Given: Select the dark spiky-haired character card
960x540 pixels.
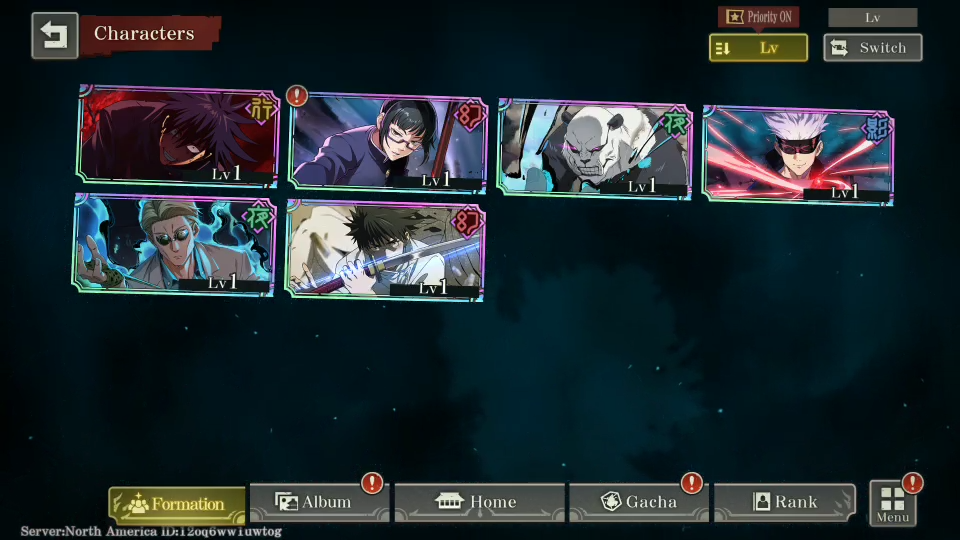Looking at the screenshot, I should point(179,137).
